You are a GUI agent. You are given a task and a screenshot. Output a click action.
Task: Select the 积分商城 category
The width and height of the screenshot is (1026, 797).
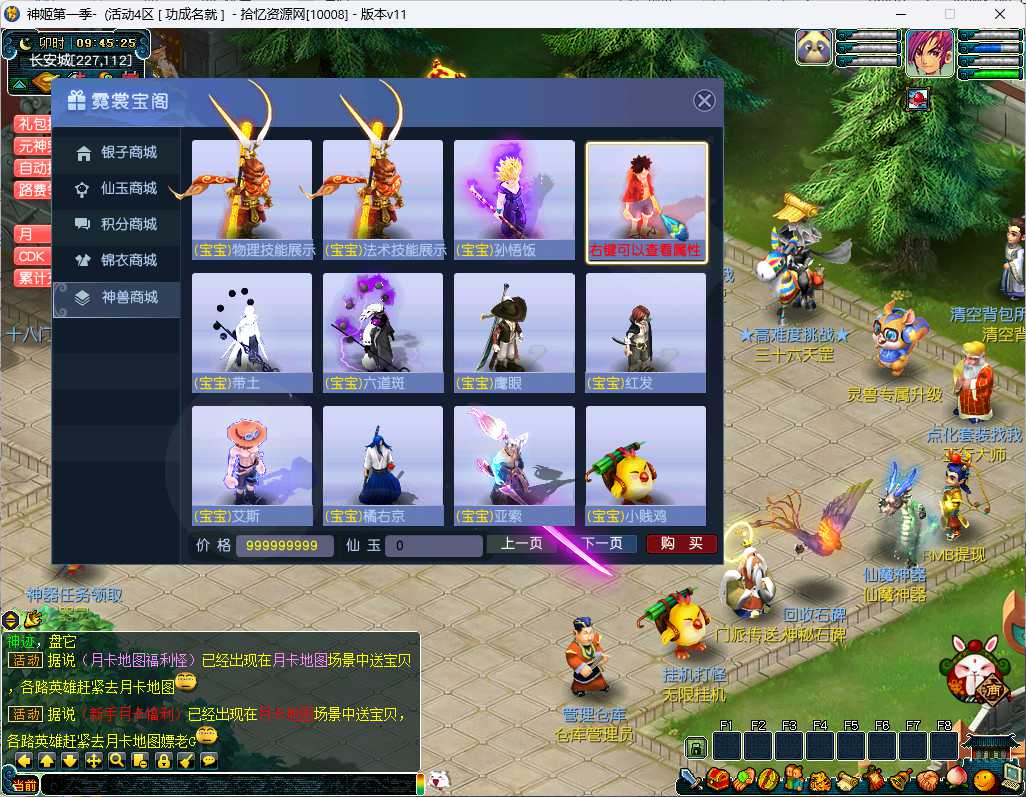pos(117,225)
